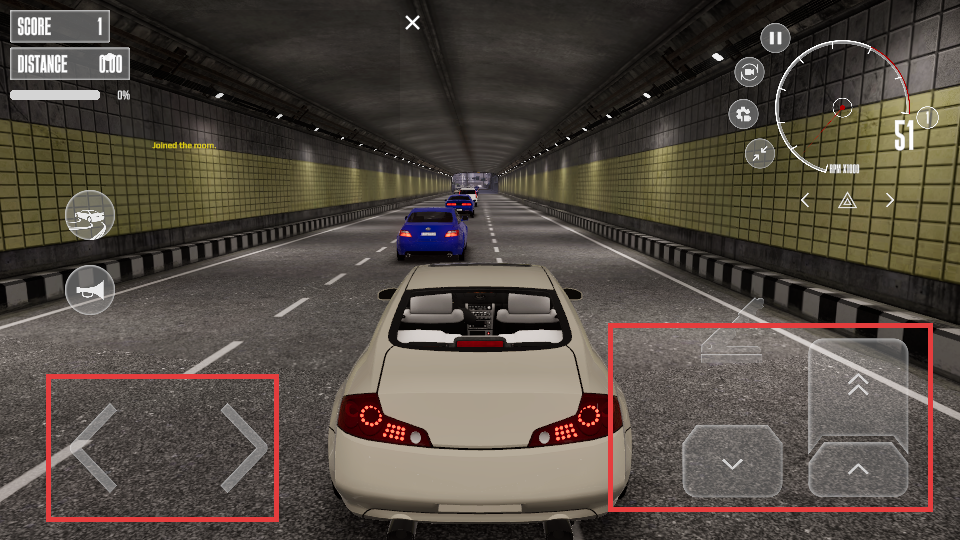
Task: Tap the gear number indicator circle
Action: click(x=928, y=118)
